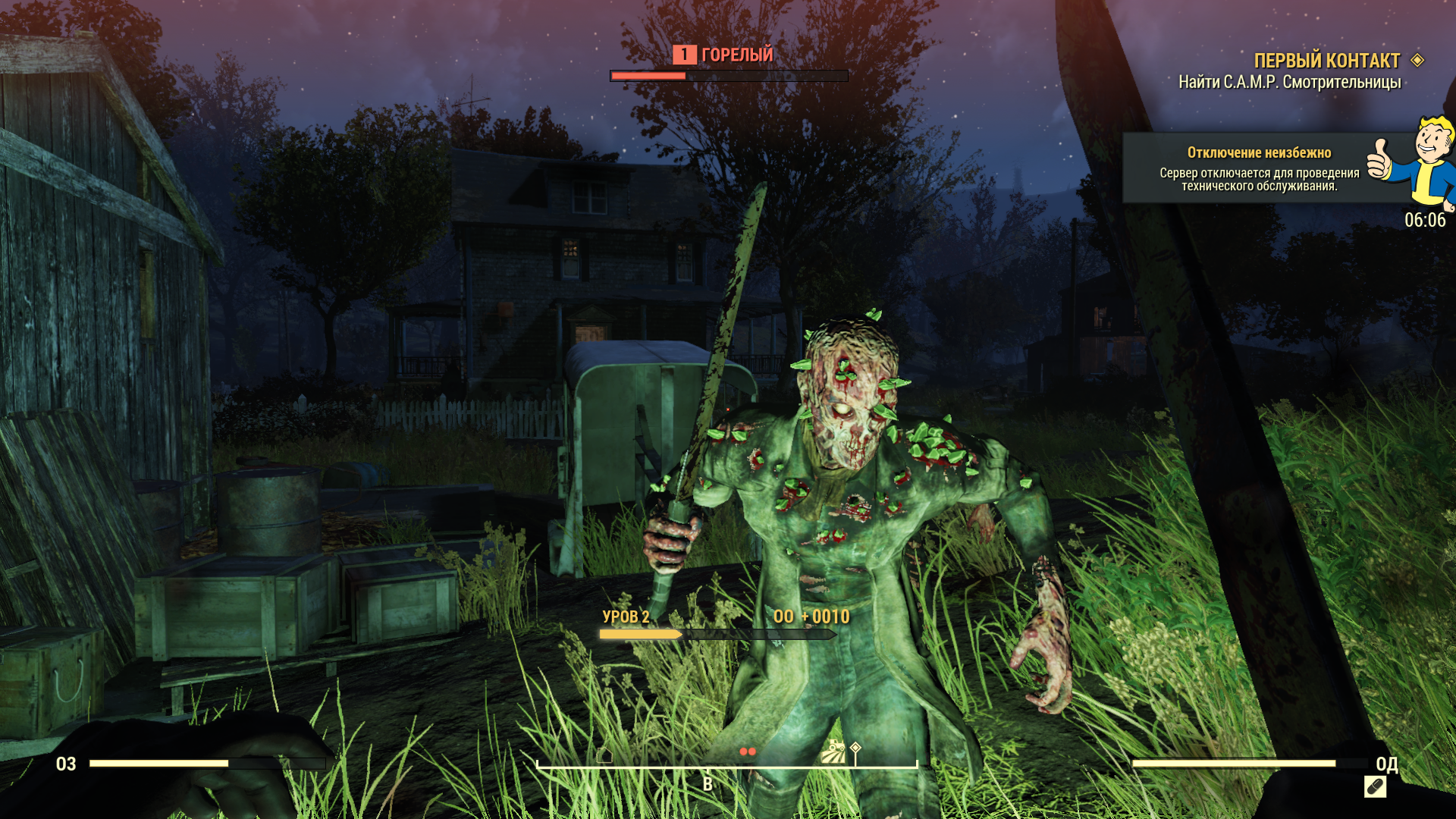Open the ПЕРВЫЙ КОНТАКТ quest tracker
Screen dimensions: 1456x819
(x=1326, y=61)
